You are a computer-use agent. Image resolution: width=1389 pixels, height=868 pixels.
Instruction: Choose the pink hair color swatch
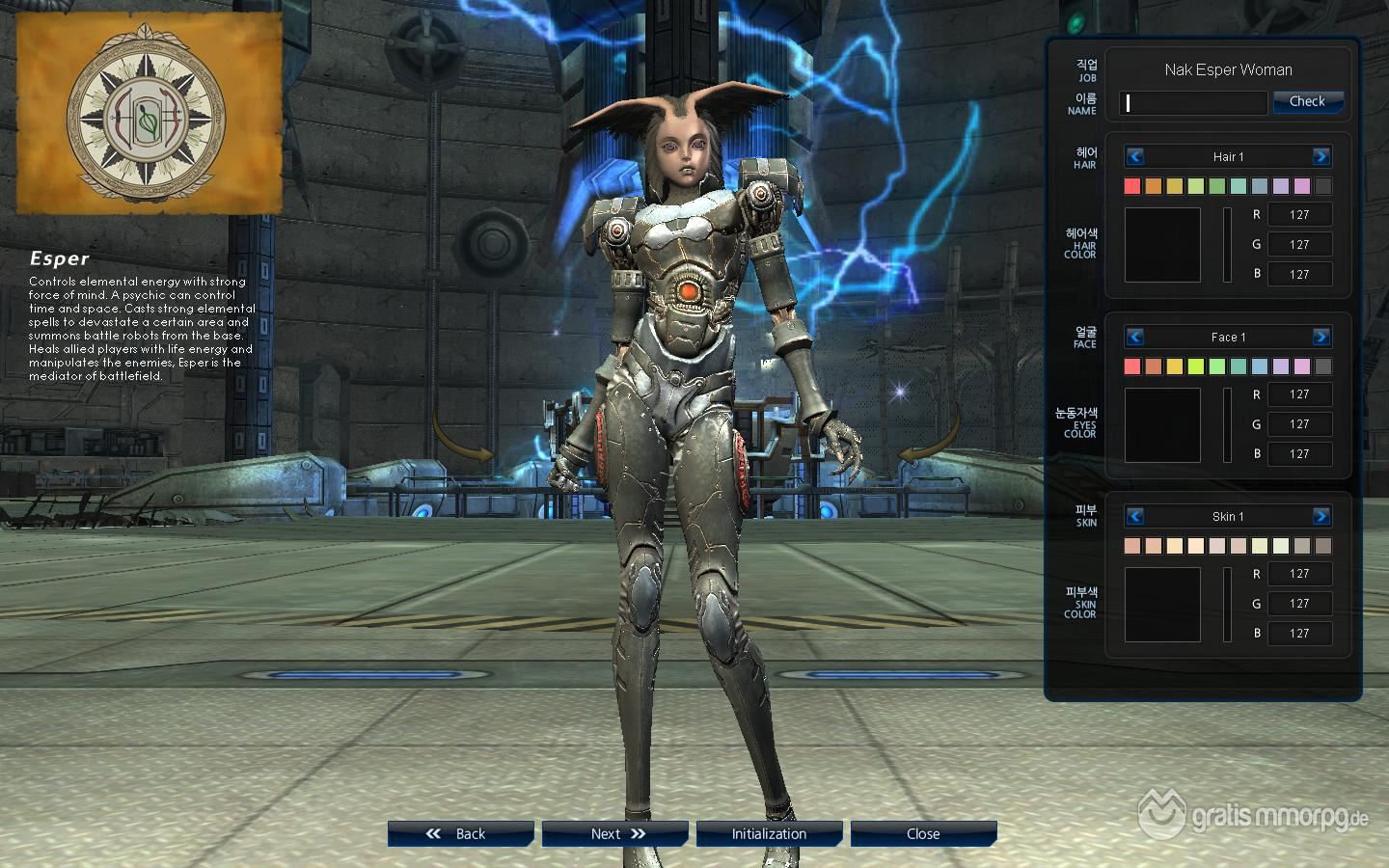(x=1302, y=186)
